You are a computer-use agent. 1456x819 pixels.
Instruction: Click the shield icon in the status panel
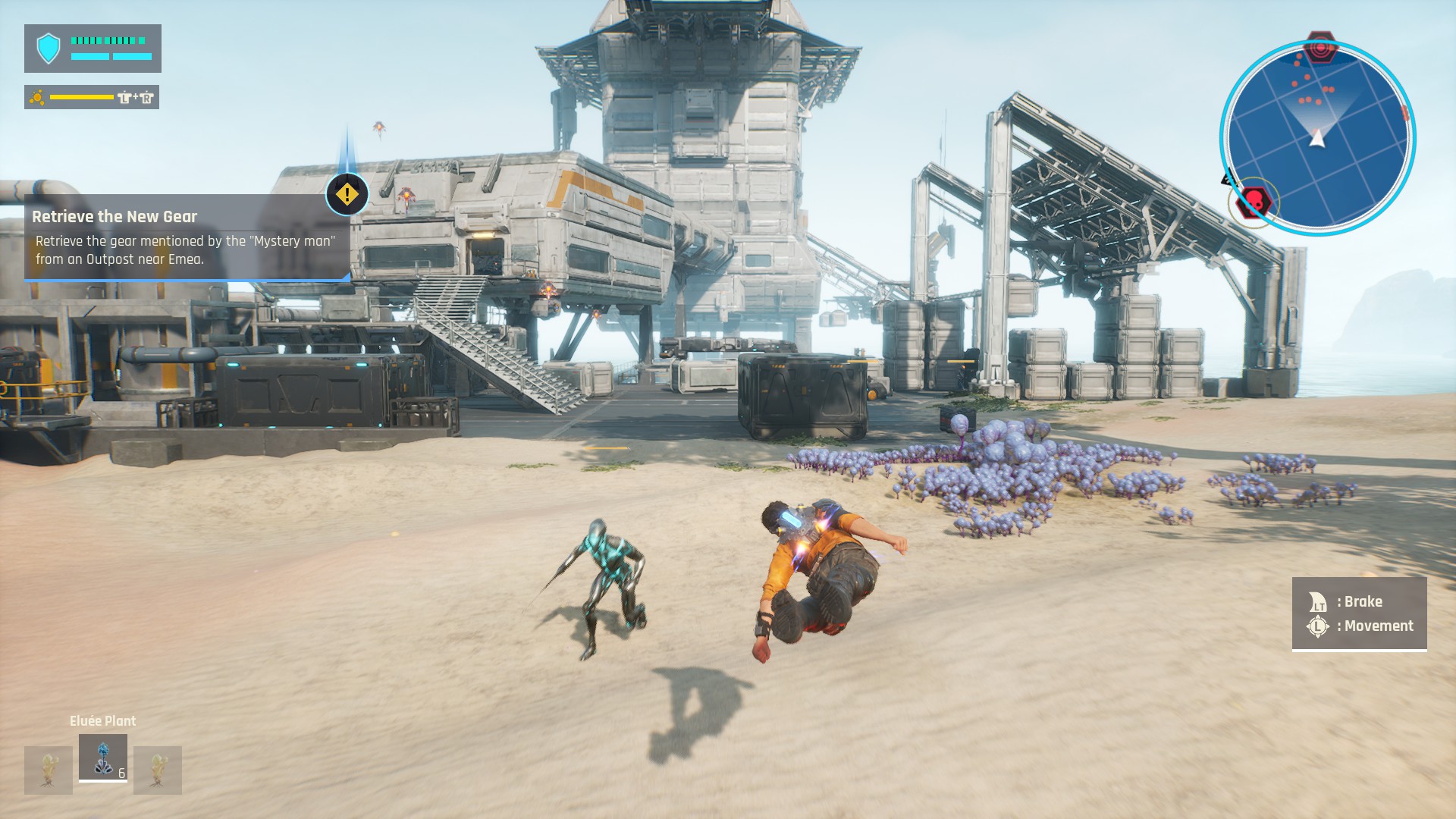tap(49, 49)
